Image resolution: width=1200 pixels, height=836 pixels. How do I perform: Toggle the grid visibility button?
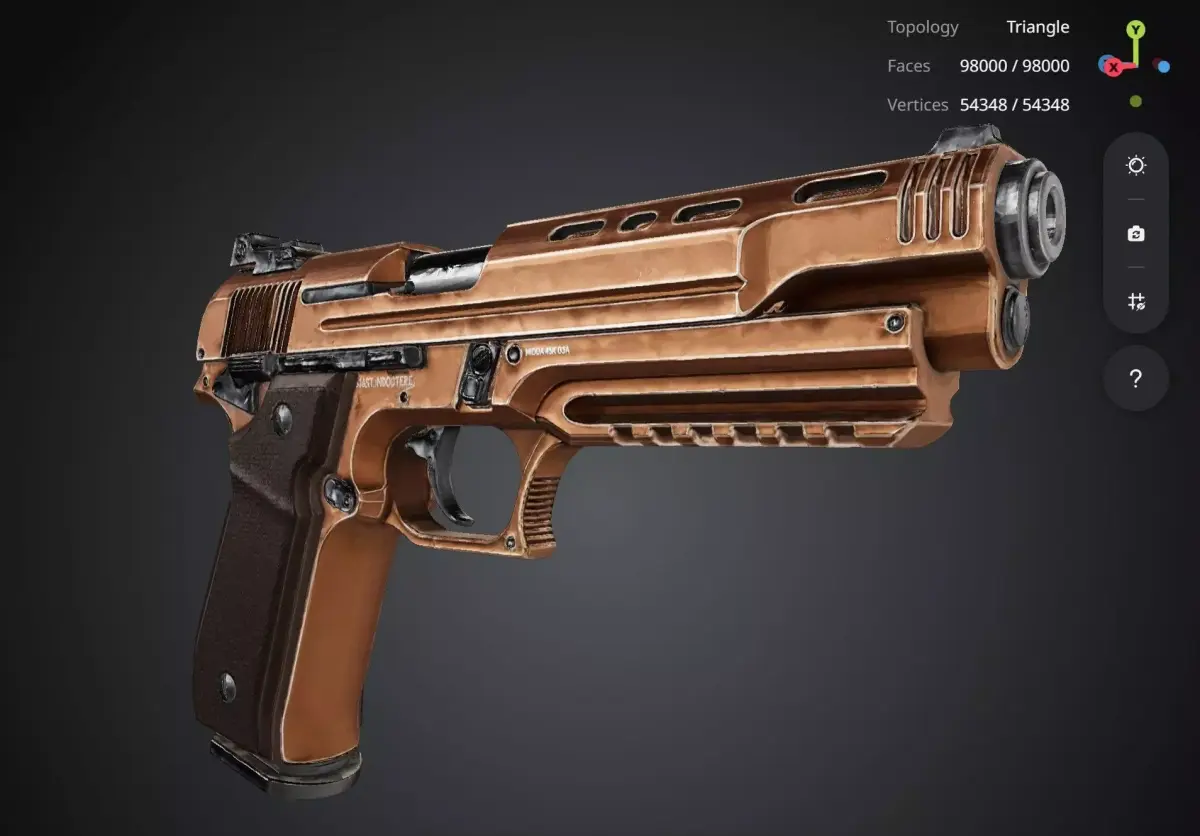[1136, 301]
